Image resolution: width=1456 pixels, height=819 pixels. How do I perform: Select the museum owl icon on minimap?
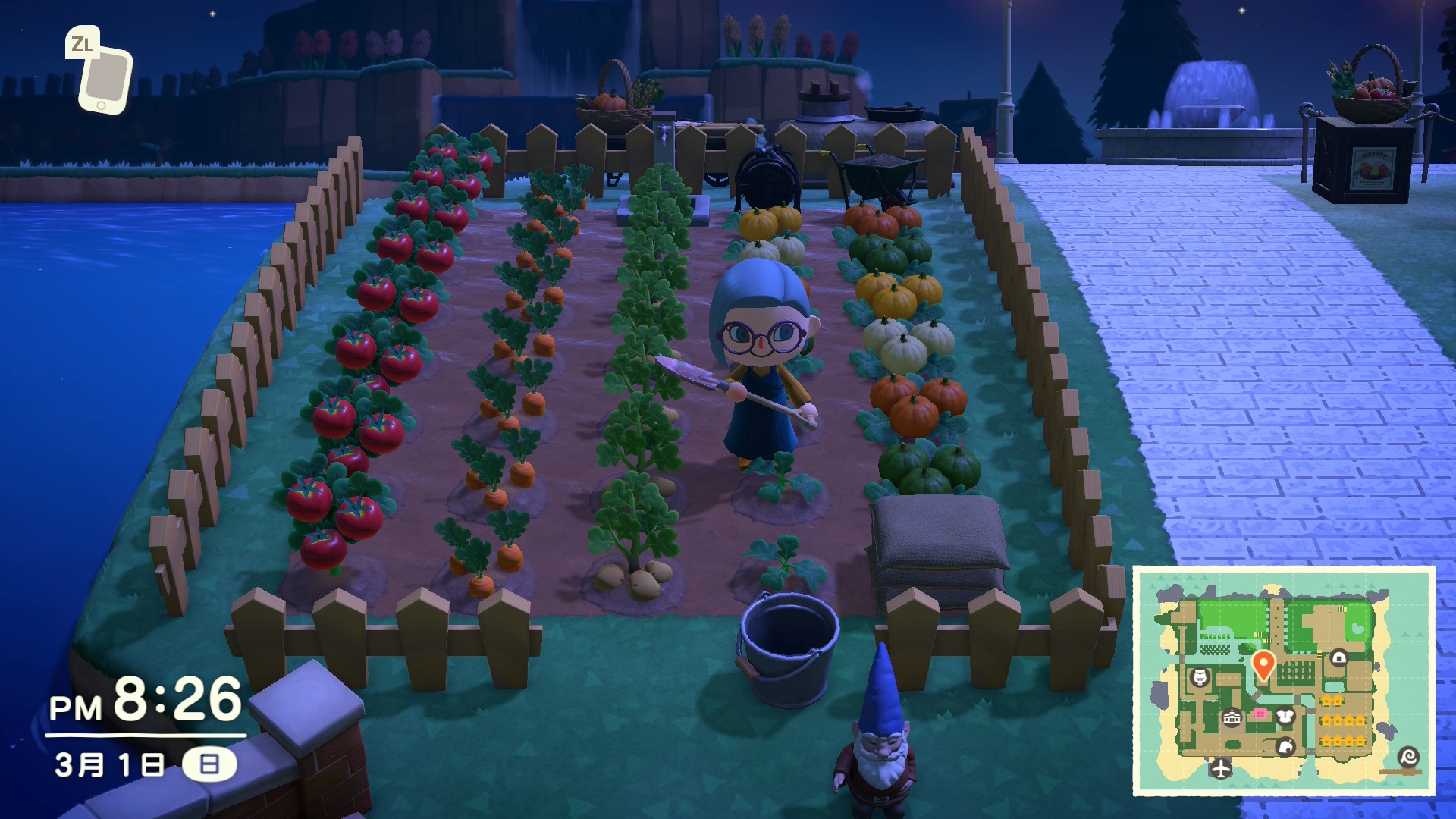tap(1200, 676)
